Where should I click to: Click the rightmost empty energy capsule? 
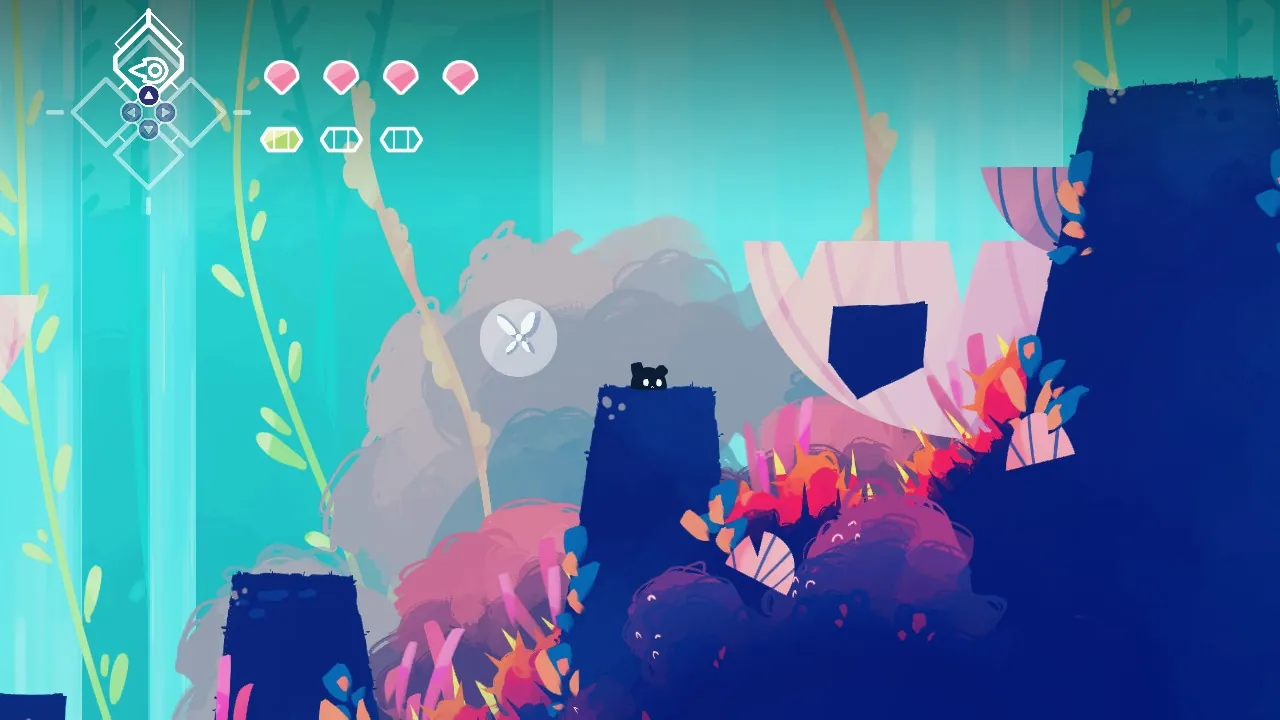(401, 140)
